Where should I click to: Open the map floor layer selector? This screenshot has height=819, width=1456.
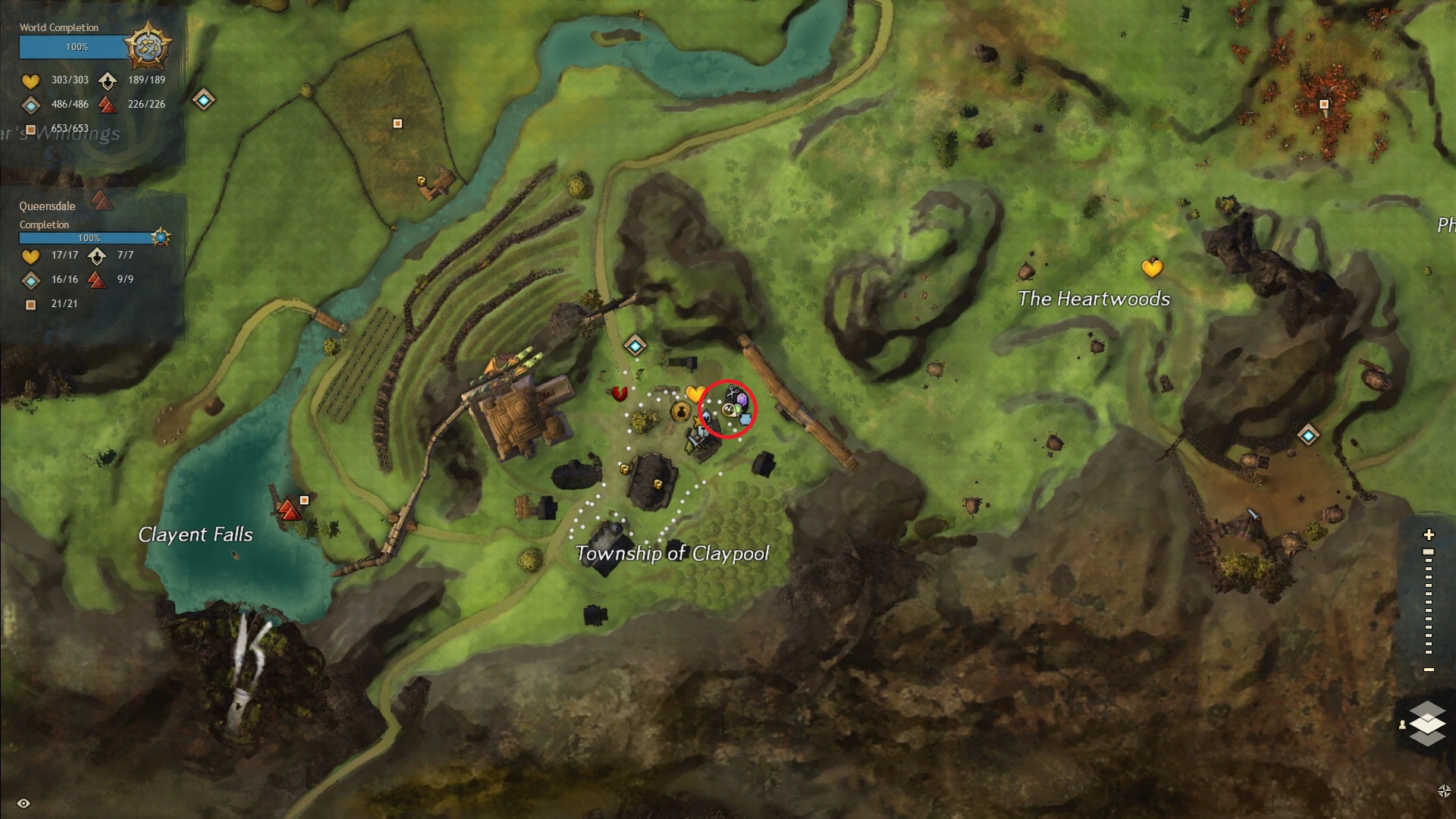click(1427, 723)
